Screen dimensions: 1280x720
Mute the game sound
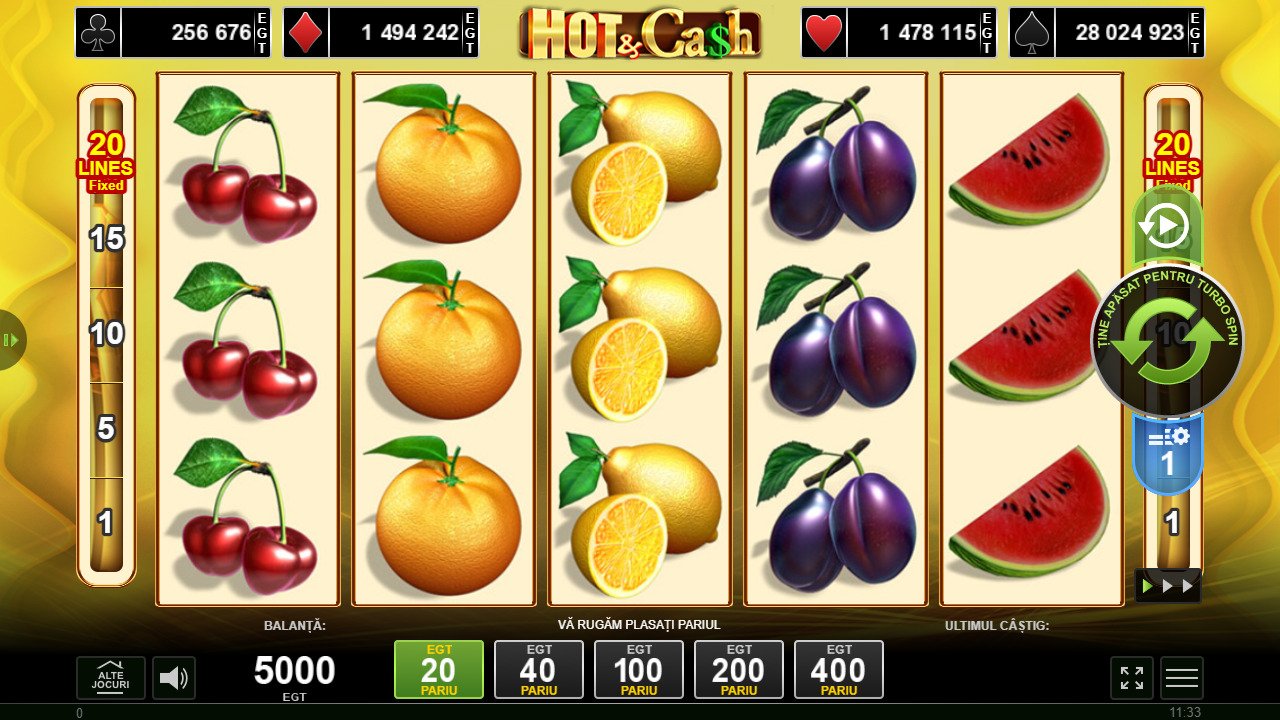(x=176, y=677)
